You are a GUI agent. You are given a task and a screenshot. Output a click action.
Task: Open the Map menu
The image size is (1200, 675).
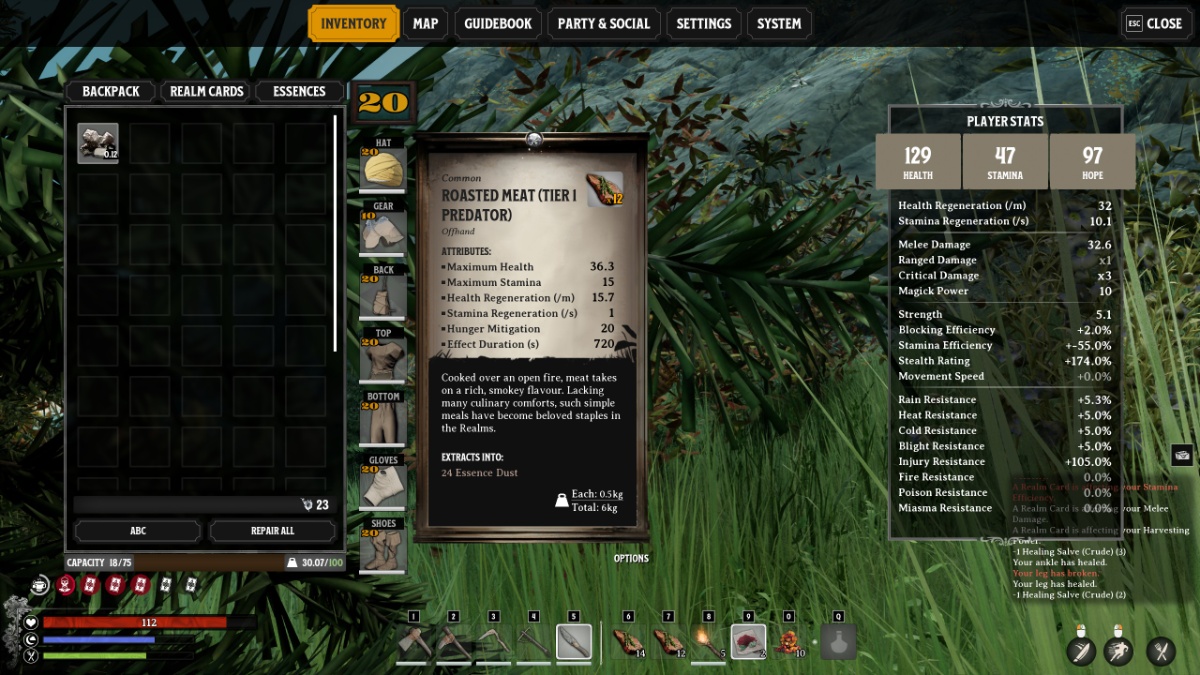coord(425,24)
